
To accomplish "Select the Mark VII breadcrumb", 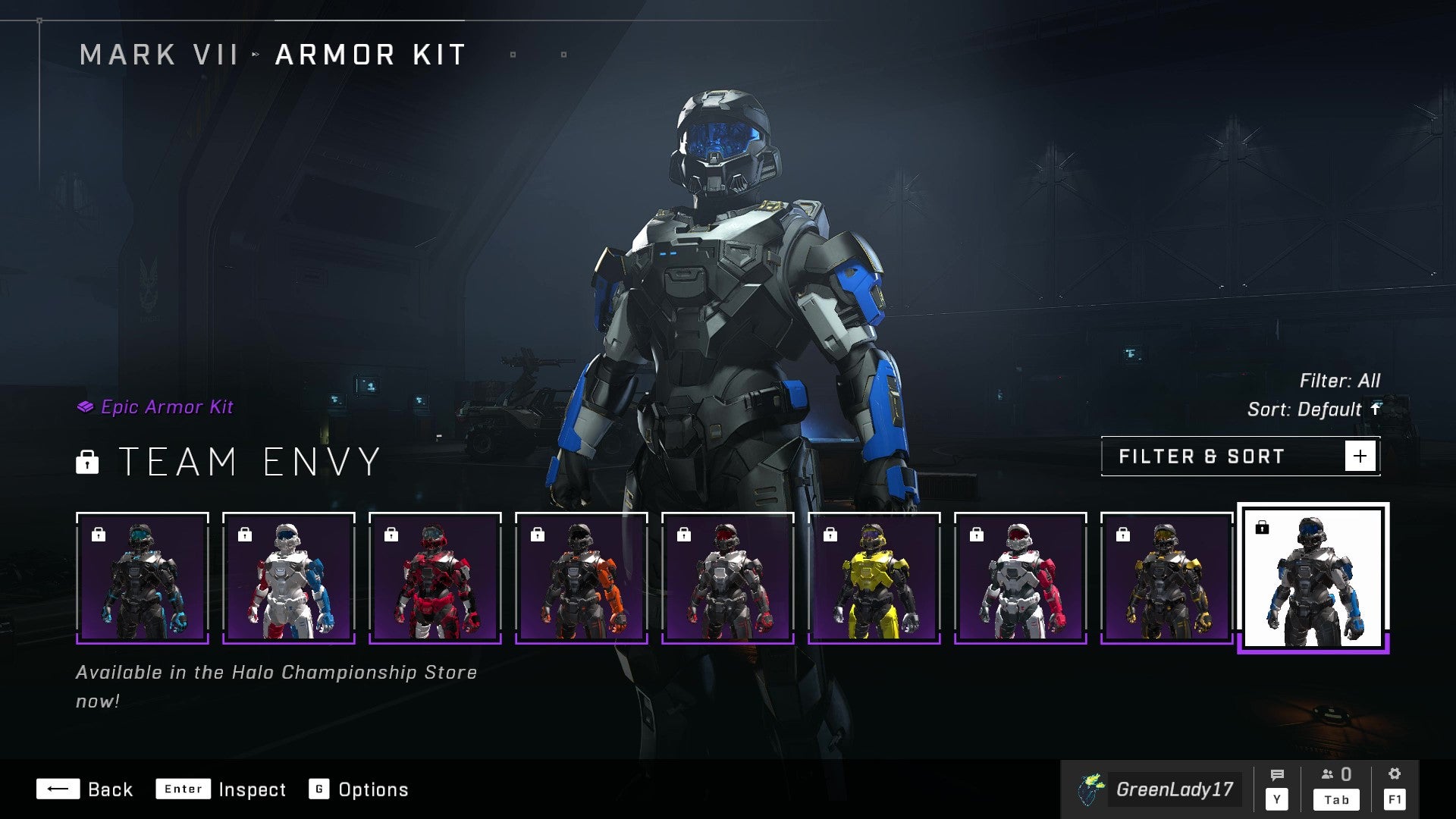I will click(x=158, y=54).
